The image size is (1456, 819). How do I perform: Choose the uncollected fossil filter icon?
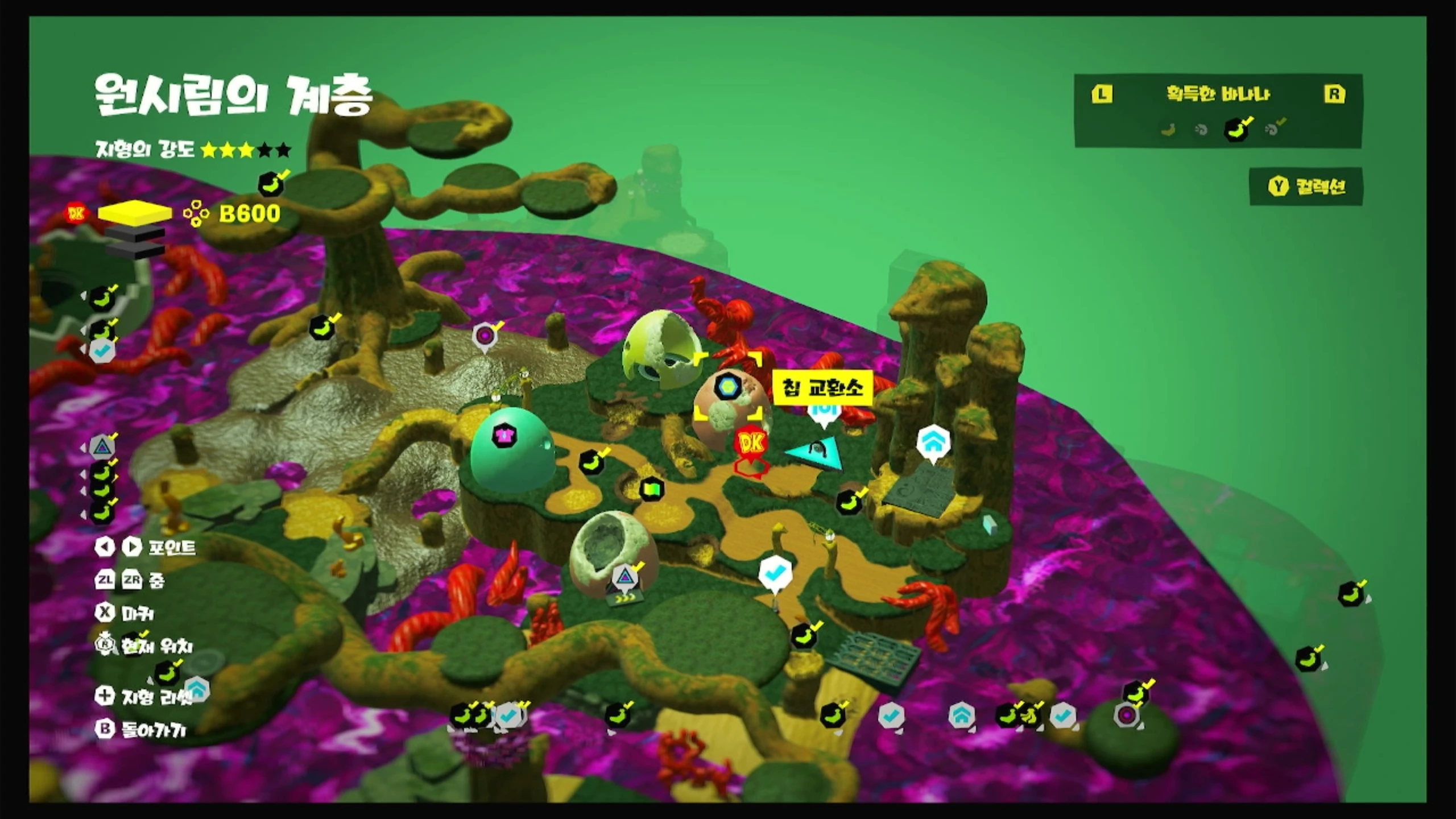point(1201,130)
